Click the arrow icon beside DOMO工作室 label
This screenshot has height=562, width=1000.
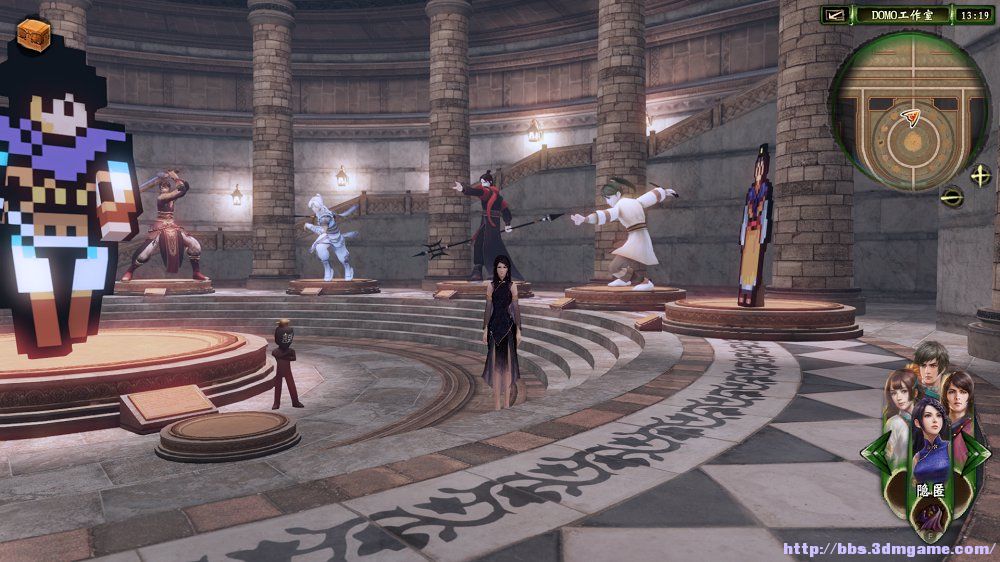click(835, 15)
